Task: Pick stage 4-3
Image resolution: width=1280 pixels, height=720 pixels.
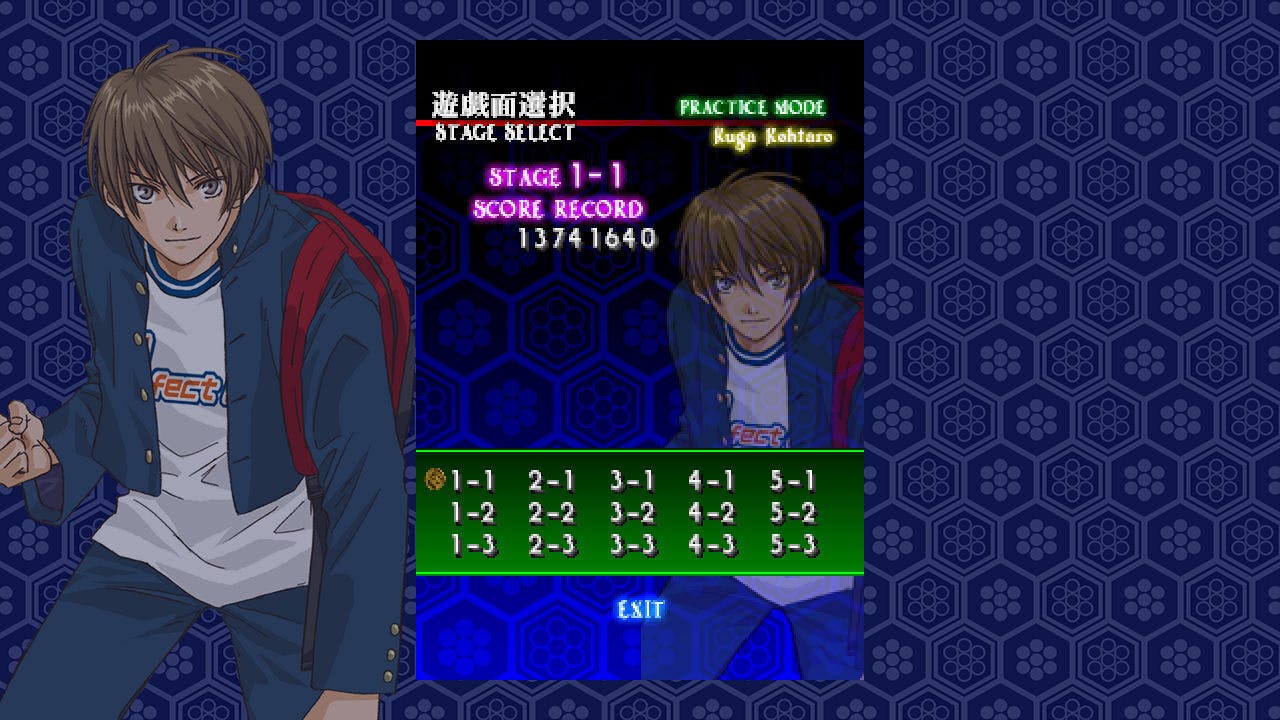Action: pyautogui.click(x=712, y=545)
